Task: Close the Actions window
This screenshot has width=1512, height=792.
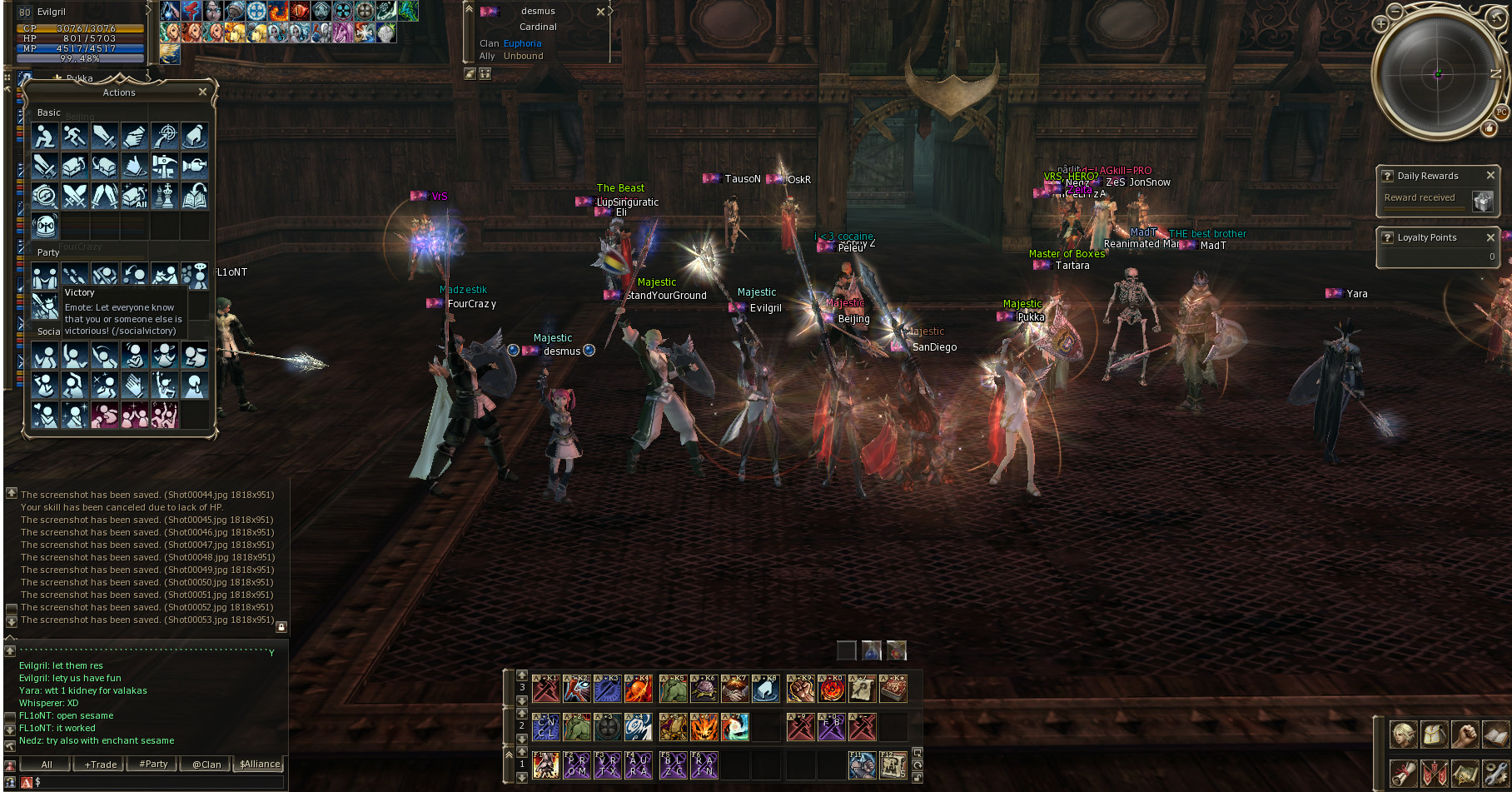Action: pos(202,92)
